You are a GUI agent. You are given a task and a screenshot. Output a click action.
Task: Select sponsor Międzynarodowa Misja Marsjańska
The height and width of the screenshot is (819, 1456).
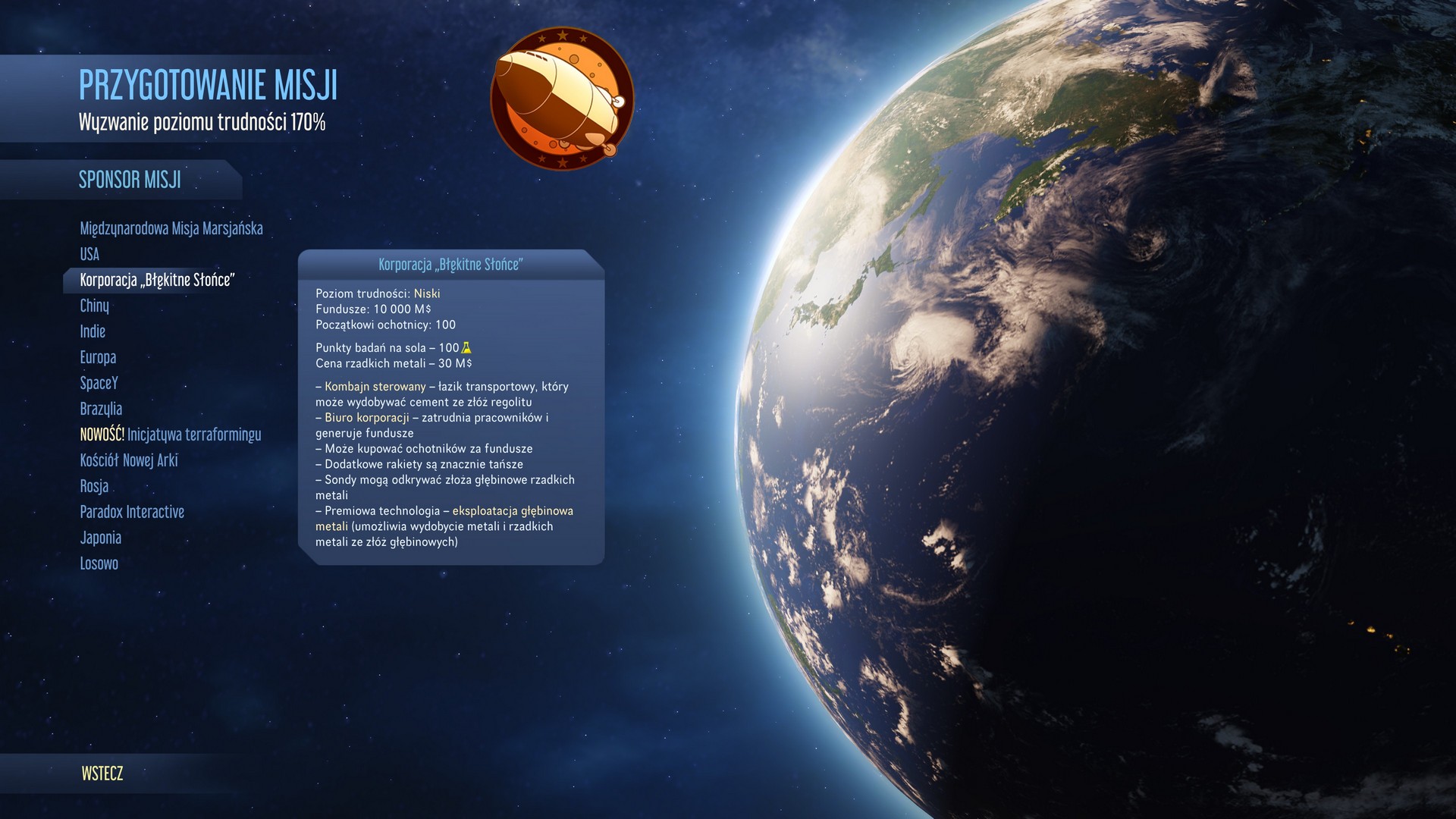point(171,228)
